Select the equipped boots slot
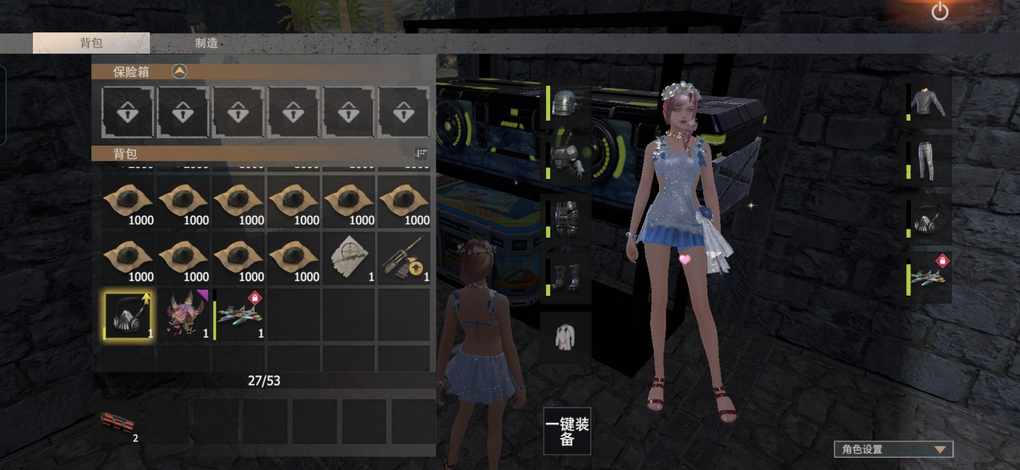This screenshot has width=1020, height=470. [568, 277]
